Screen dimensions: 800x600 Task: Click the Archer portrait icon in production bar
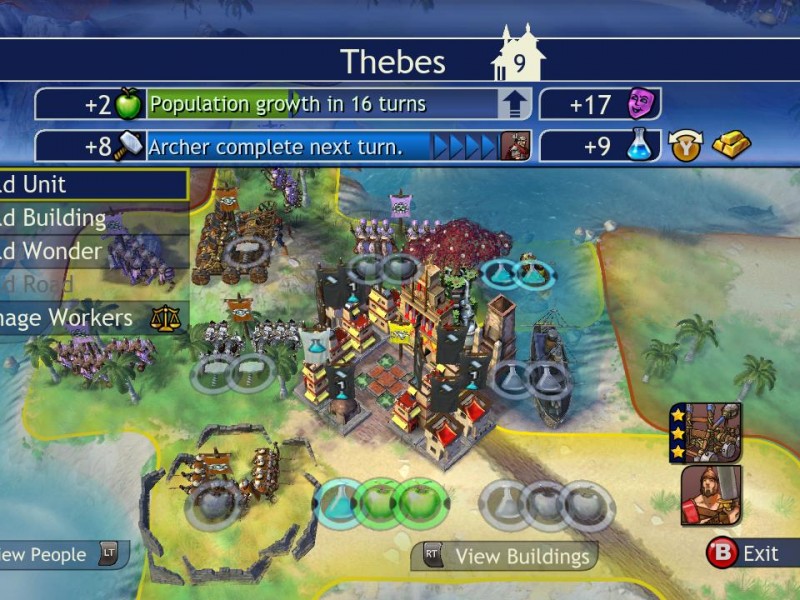tap(515, 147)
